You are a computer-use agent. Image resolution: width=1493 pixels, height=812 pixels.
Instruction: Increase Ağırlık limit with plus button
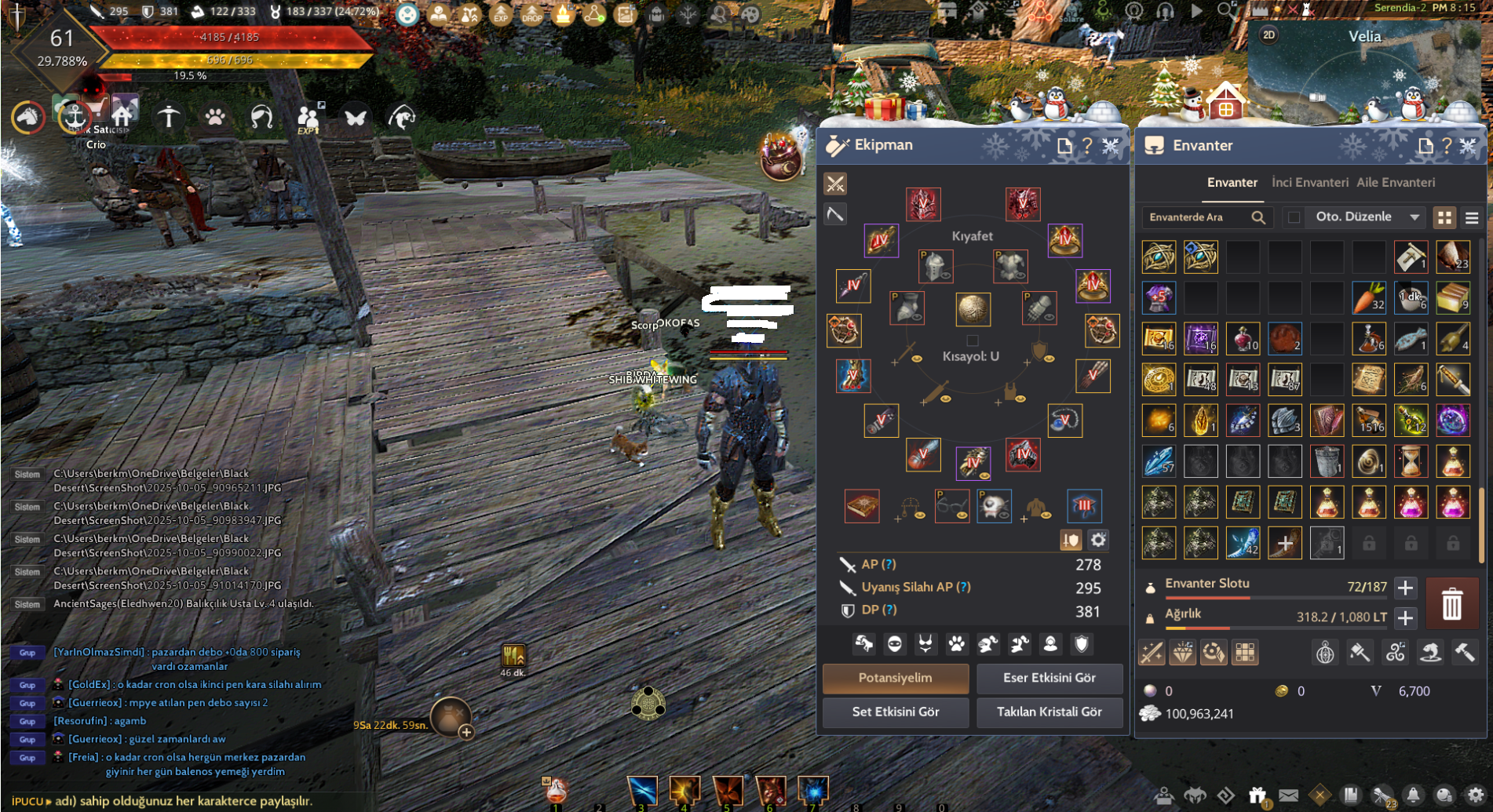coord(1405,617)
